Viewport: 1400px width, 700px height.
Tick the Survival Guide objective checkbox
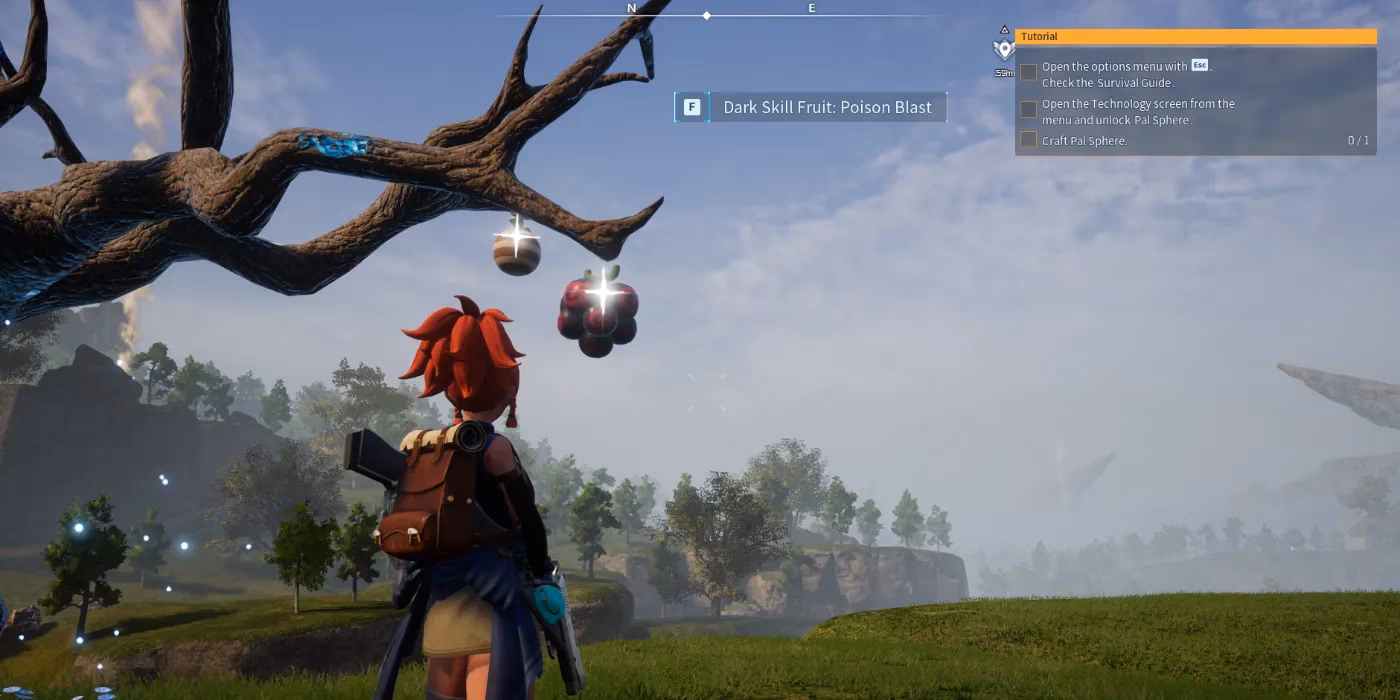coord(1028,73)
